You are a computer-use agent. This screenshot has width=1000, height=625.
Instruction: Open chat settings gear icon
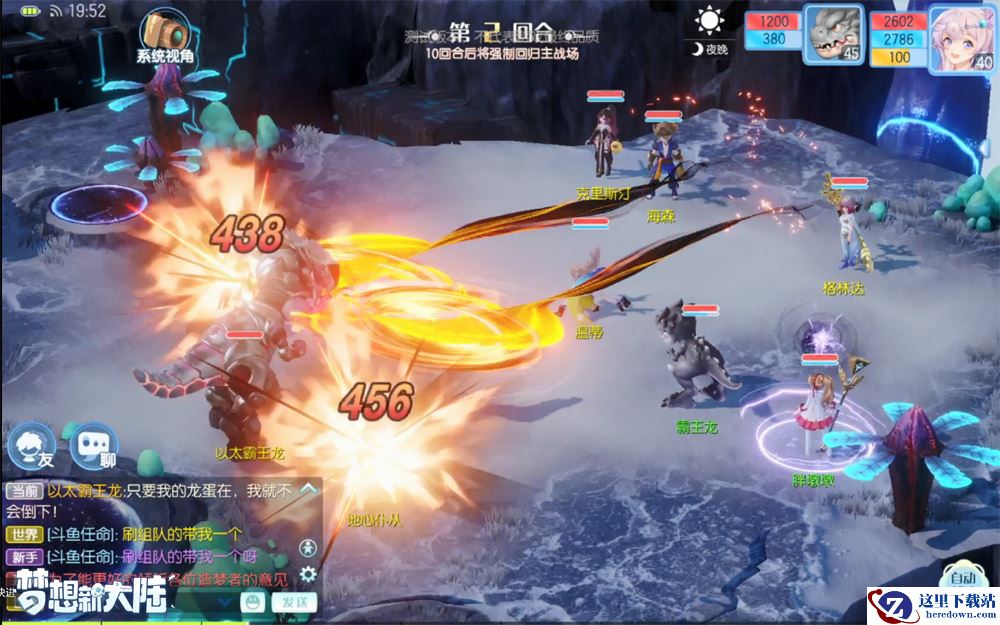point(309,574)
